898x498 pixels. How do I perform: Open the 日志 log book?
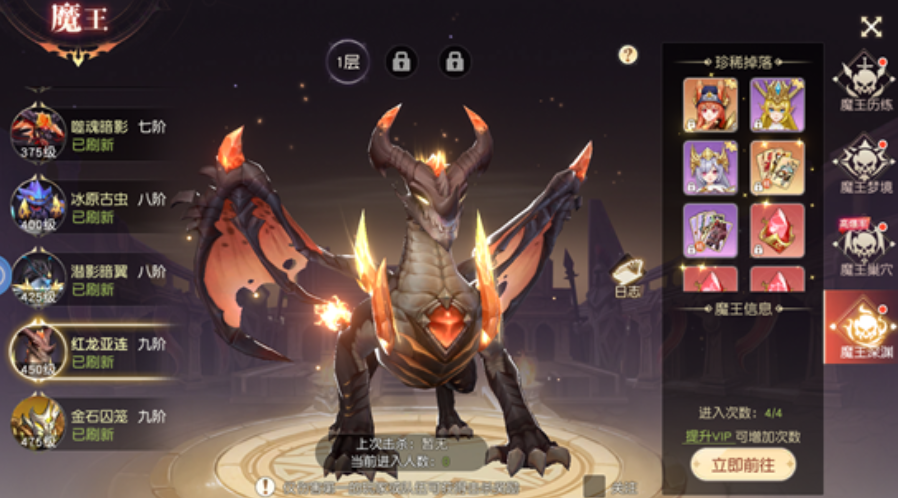click(x=627, y=276)
